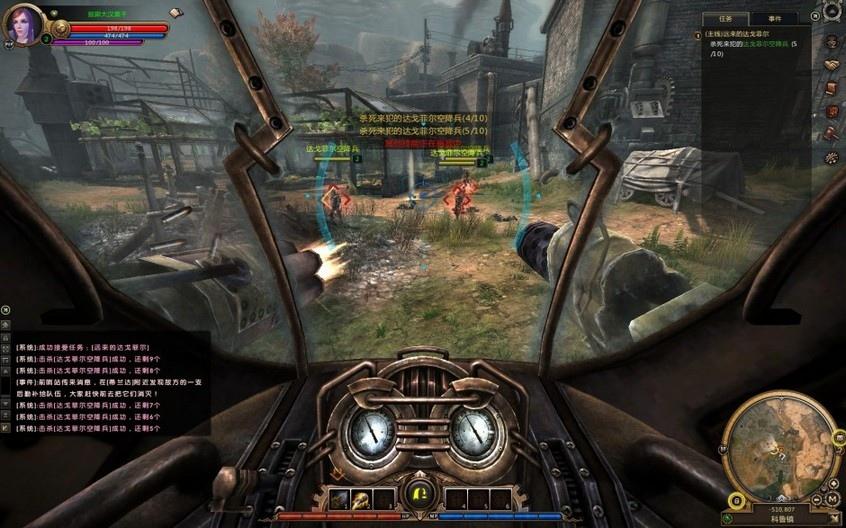Switch to the 任务 quest tab
The width and height of the screenshot is (846, 528).
(727, 19)
